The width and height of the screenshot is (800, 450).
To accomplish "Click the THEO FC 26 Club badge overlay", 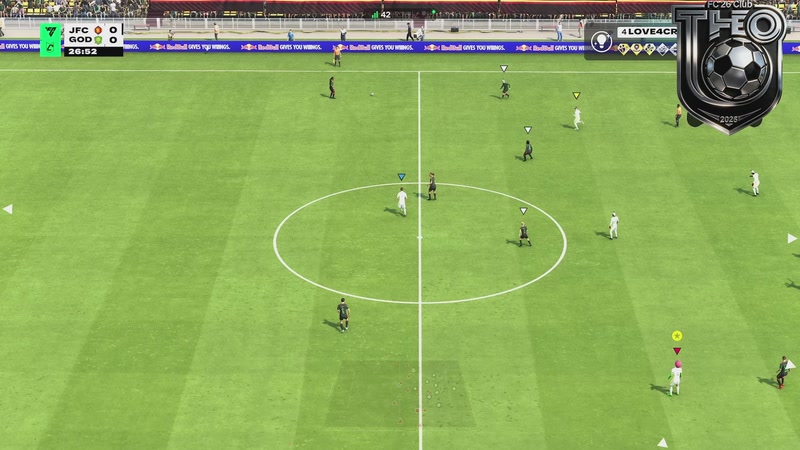I will pos(729,68).
